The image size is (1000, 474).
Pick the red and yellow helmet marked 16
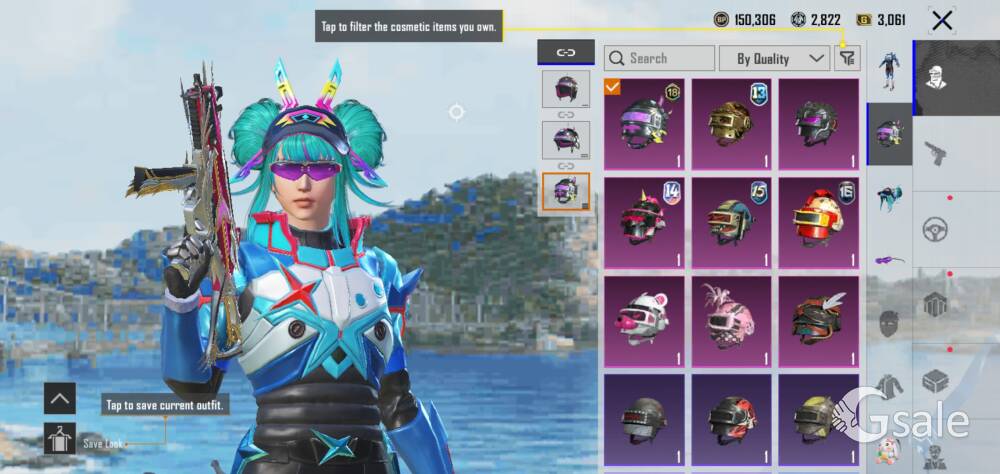[818, 222]
